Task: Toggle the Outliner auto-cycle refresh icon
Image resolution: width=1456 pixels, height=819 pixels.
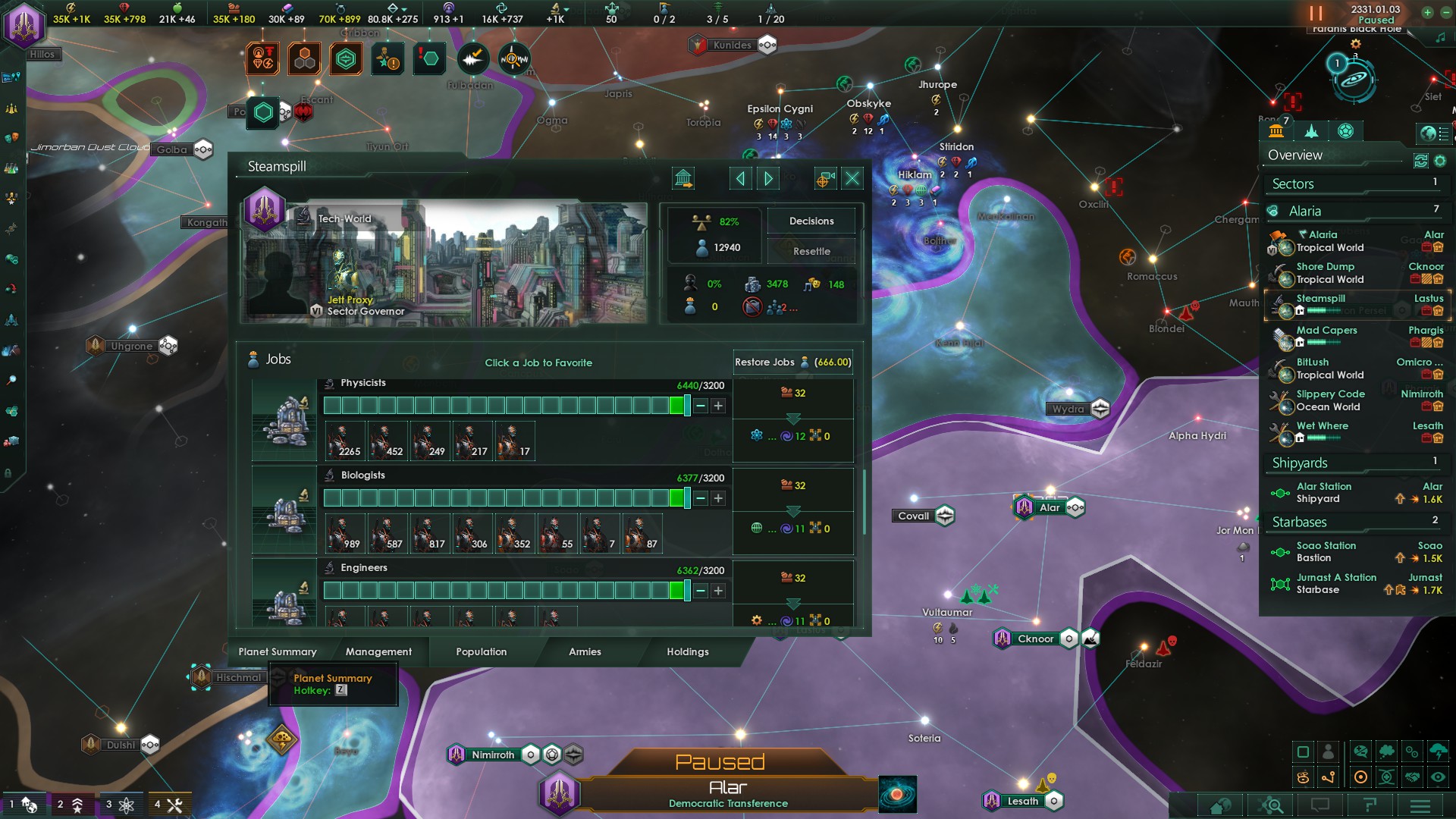Action: pyautogui.click(x=1421, y=160)
